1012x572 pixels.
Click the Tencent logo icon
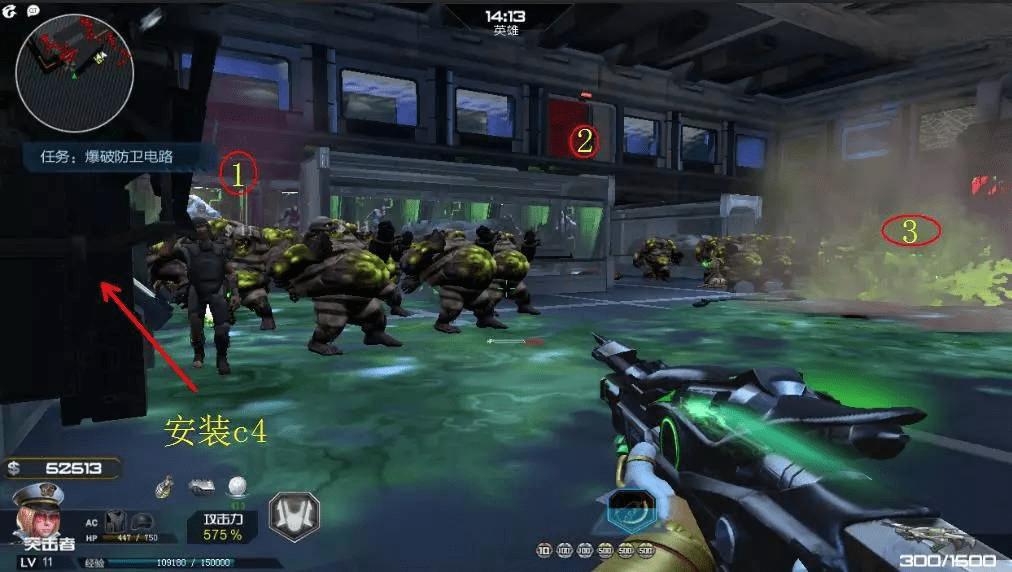pos(10,10)
